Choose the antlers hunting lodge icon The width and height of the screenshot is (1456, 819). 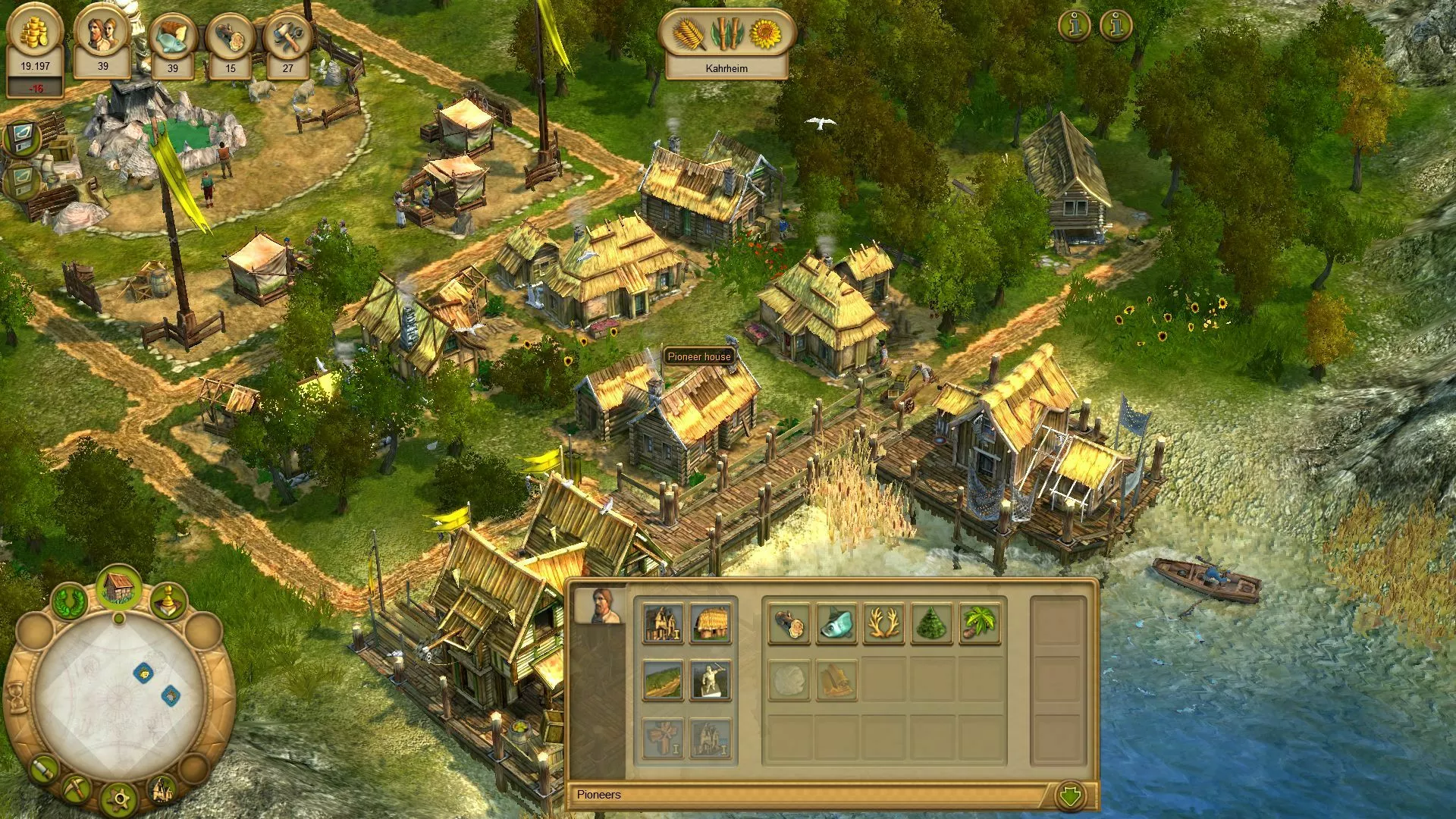click(884, 623)
